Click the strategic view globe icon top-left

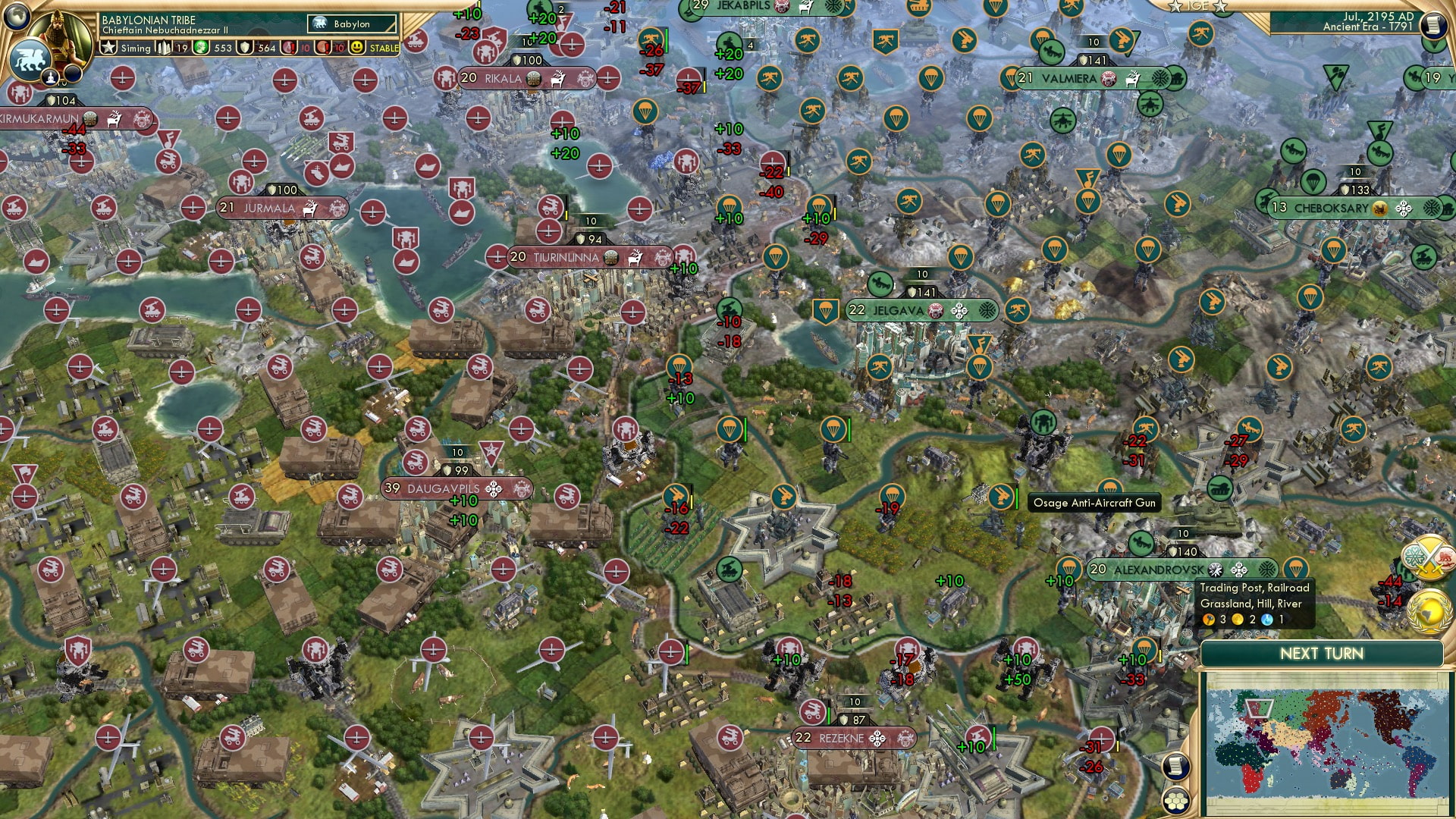pos(17,17)
